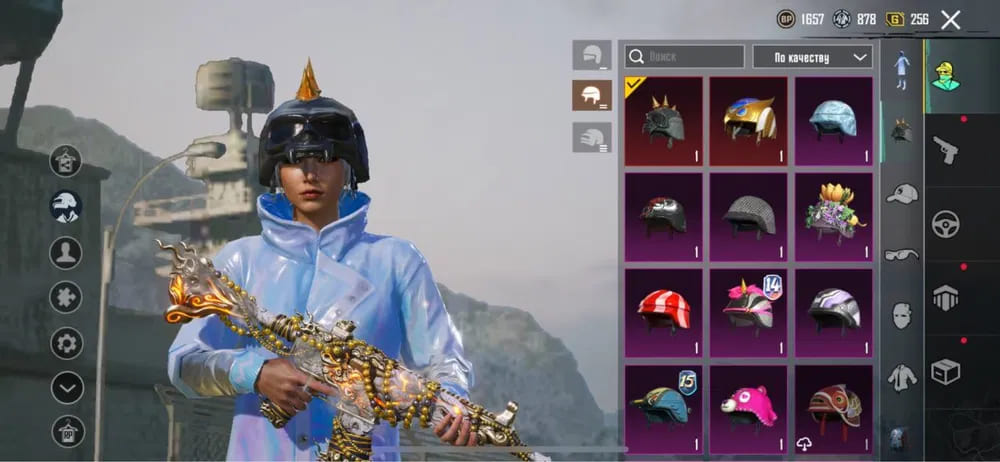1000x462 pixels.
Task: Open the cardboard box tab
Action: pos(945,372)
